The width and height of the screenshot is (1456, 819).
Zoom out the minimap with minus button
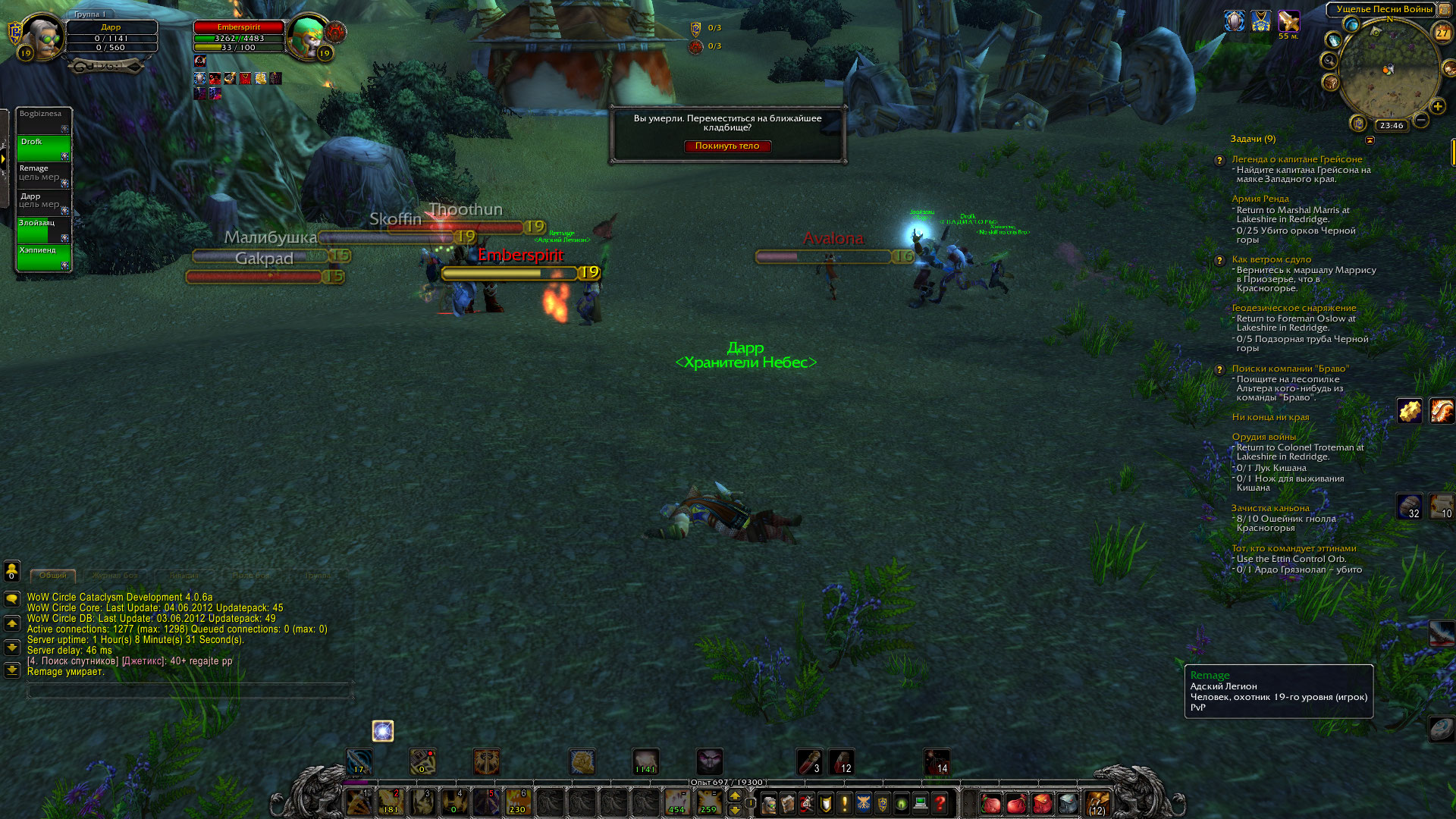coord(1421,120)
